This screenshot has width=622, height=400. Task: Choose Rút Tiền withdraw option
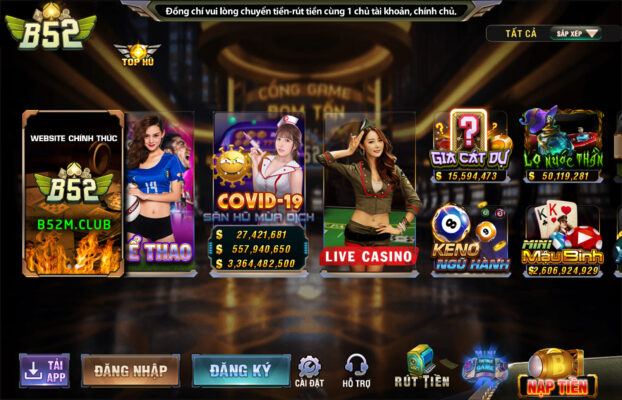point(421,367)
